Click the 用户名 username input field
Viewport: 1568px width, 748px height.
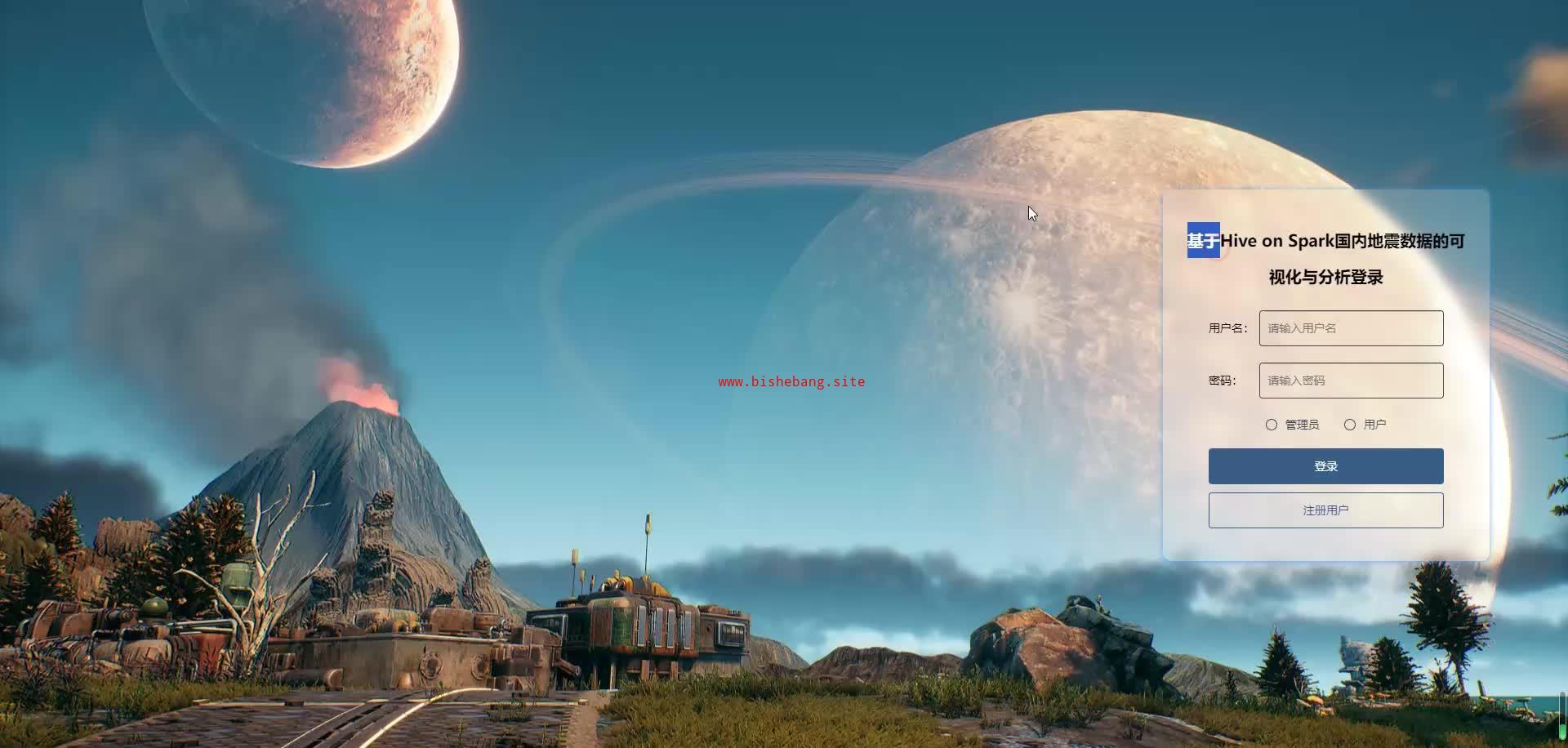coord(1351,328)
